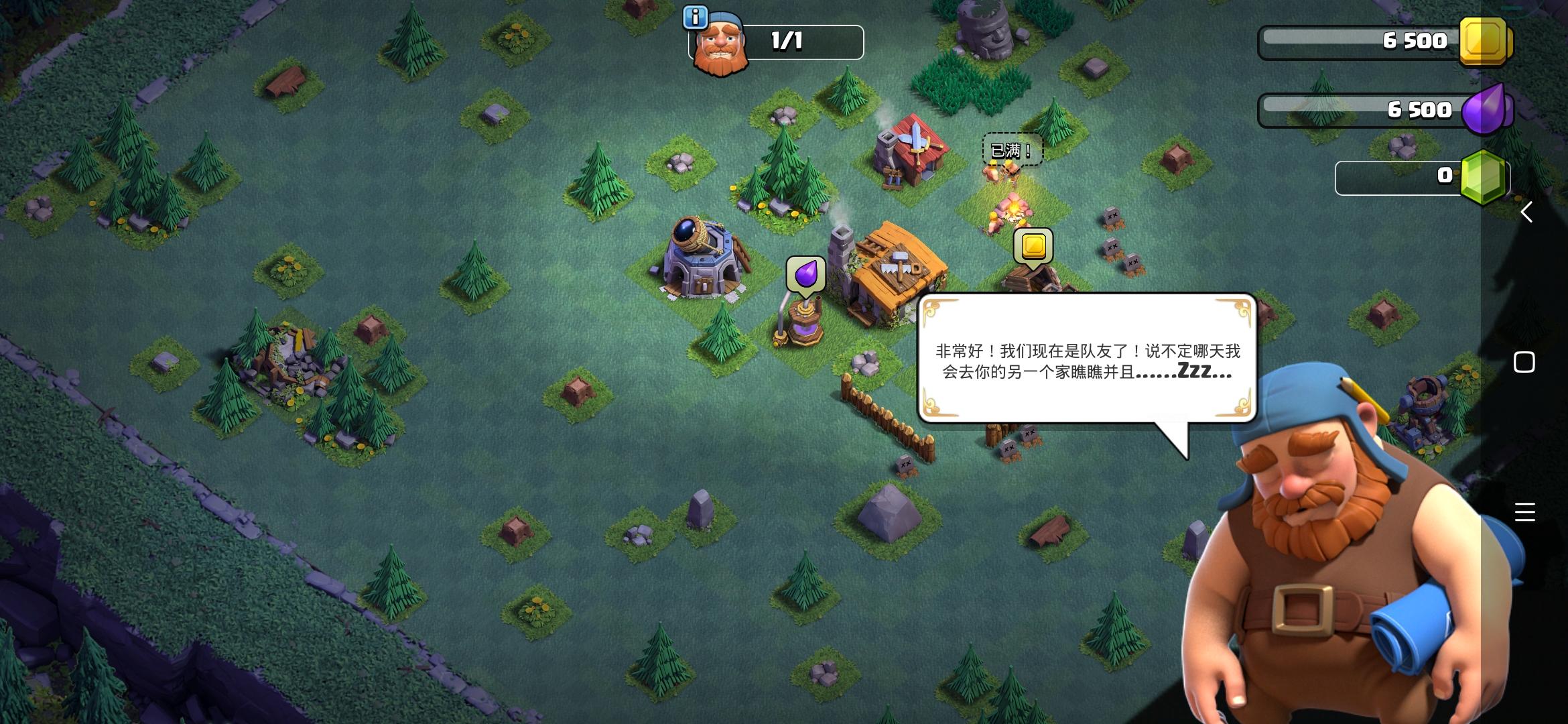Tap the Master Builder info icon
The image size is (1568, 724).
coord(695,19)
